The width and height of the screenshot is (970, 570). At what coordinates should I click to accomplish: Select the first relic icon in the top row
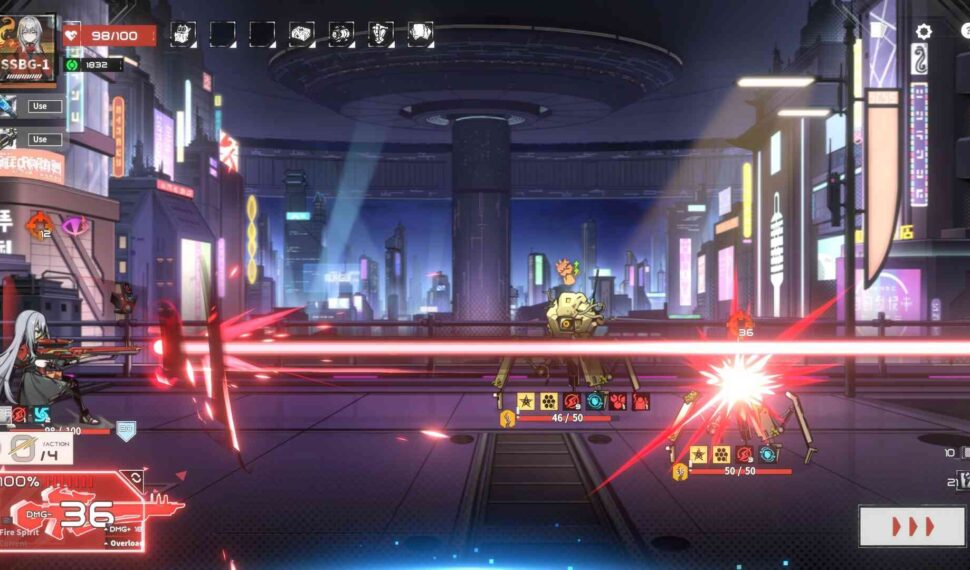[183, 34]
